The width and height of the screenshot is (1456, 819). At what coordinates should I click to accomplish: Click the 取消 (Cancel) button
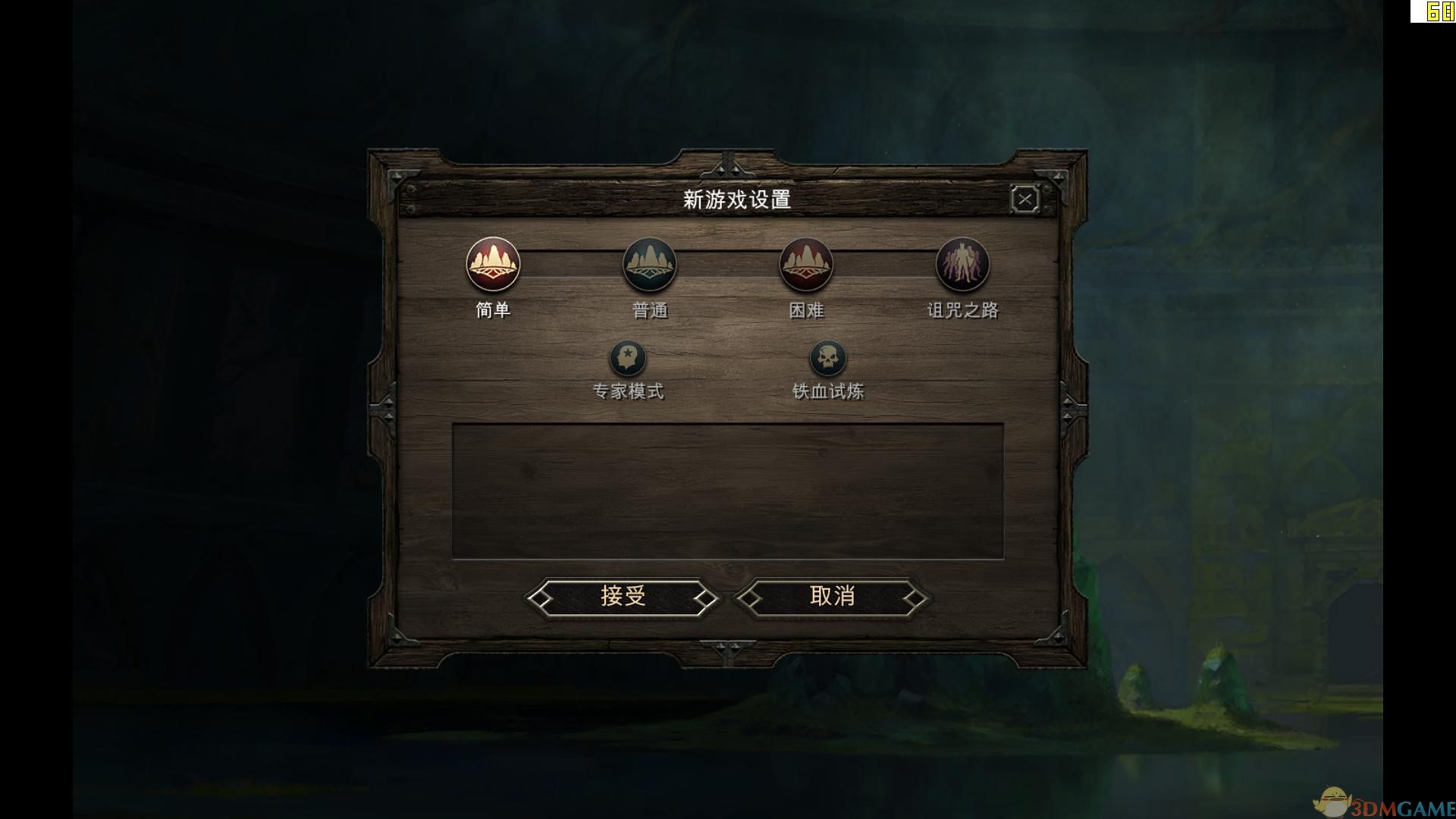(831, 597)
